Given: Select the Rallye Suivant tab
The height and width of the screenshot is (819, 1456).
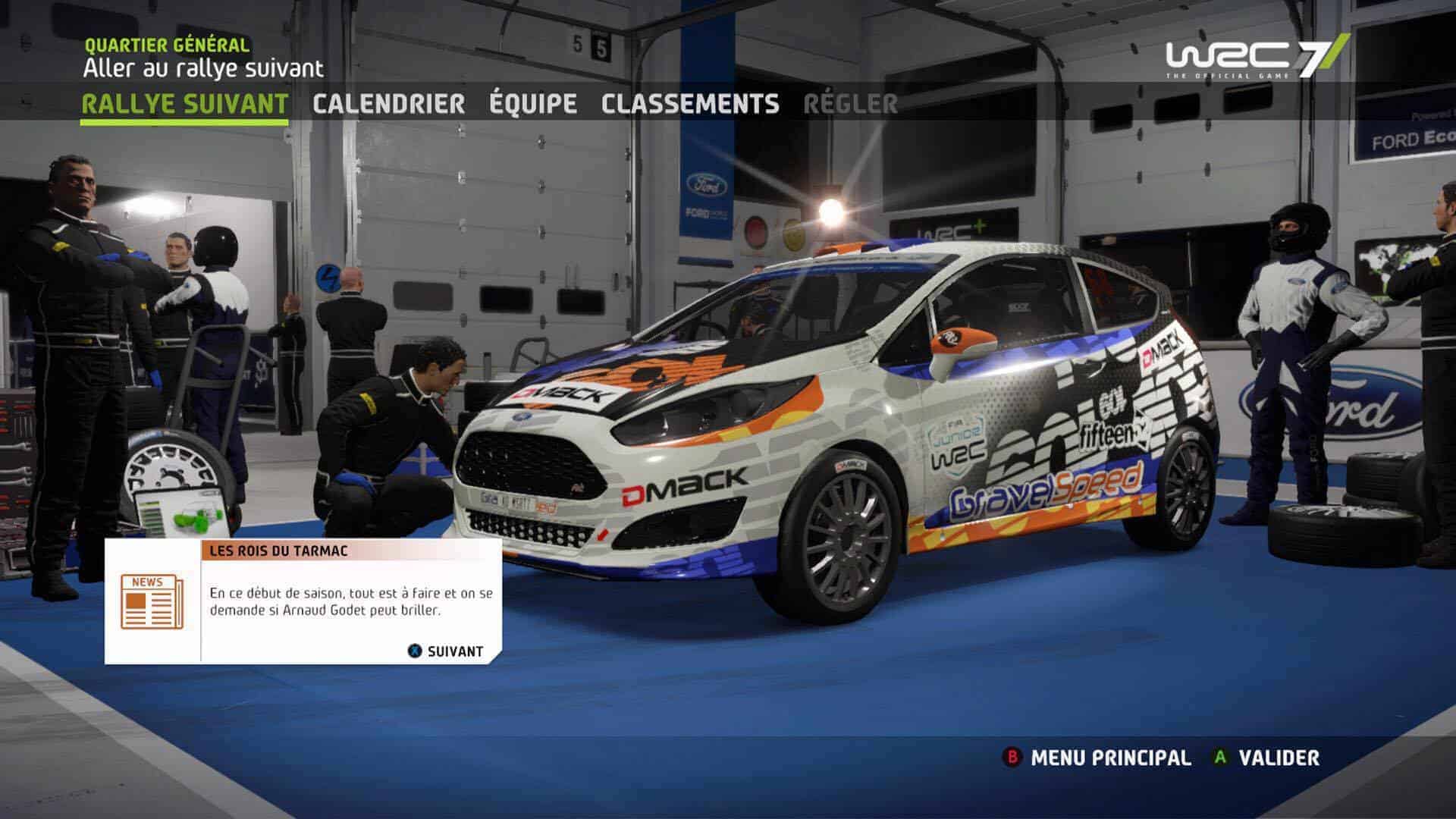Looking at the screenshot, I should click(x=184, y=104).
